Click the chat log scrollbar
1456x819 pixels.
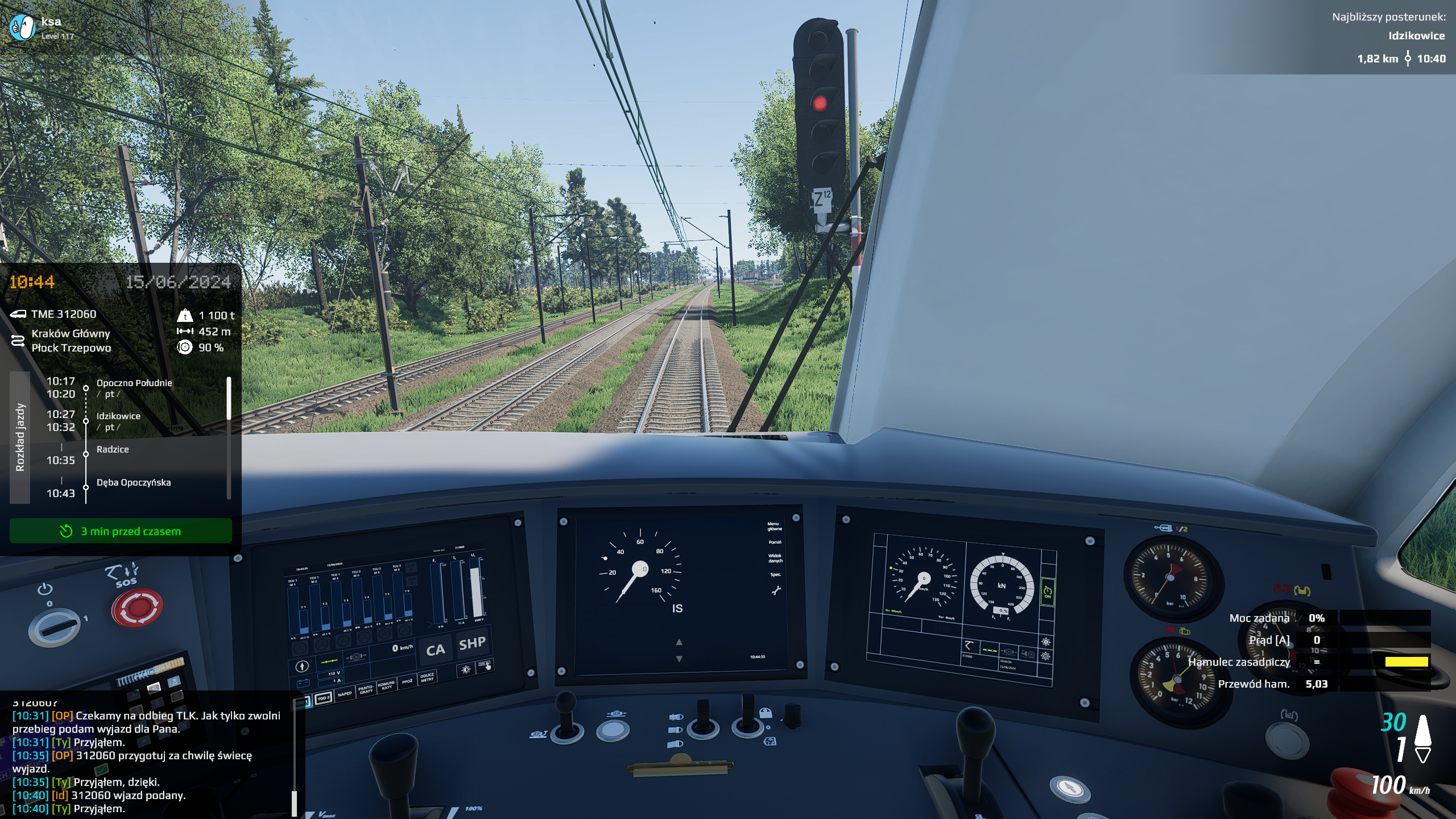pyautogui.click(x=294, y=803)
